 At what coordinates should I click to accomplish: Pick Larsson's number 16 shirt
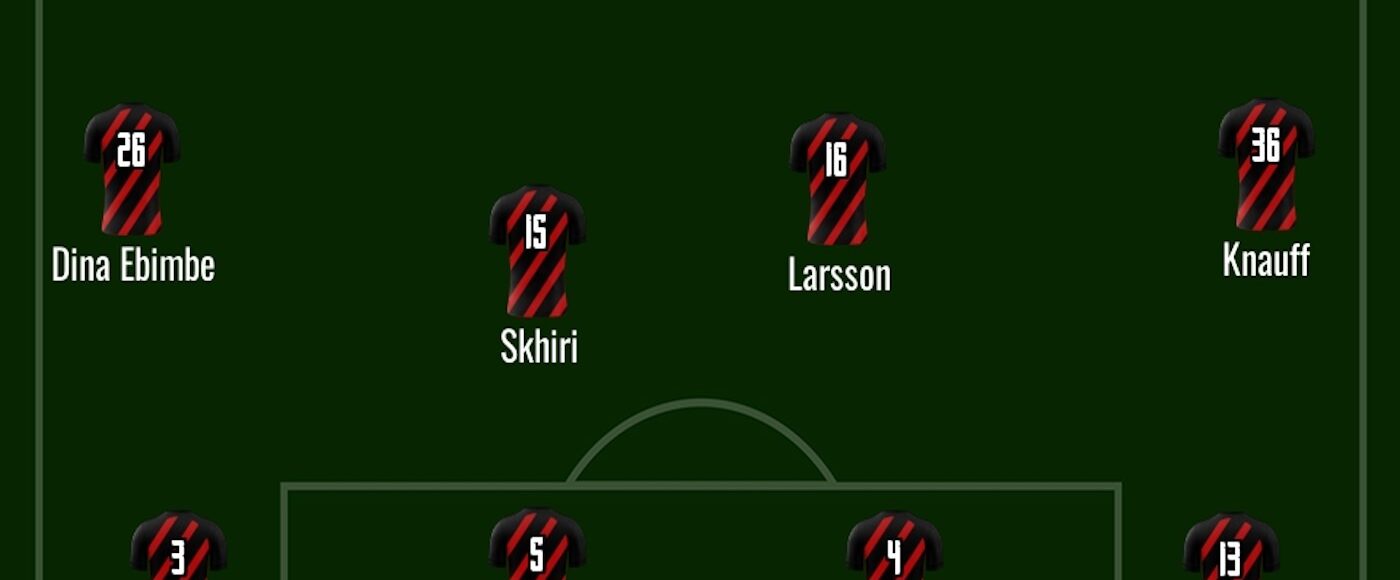[837, 178]
